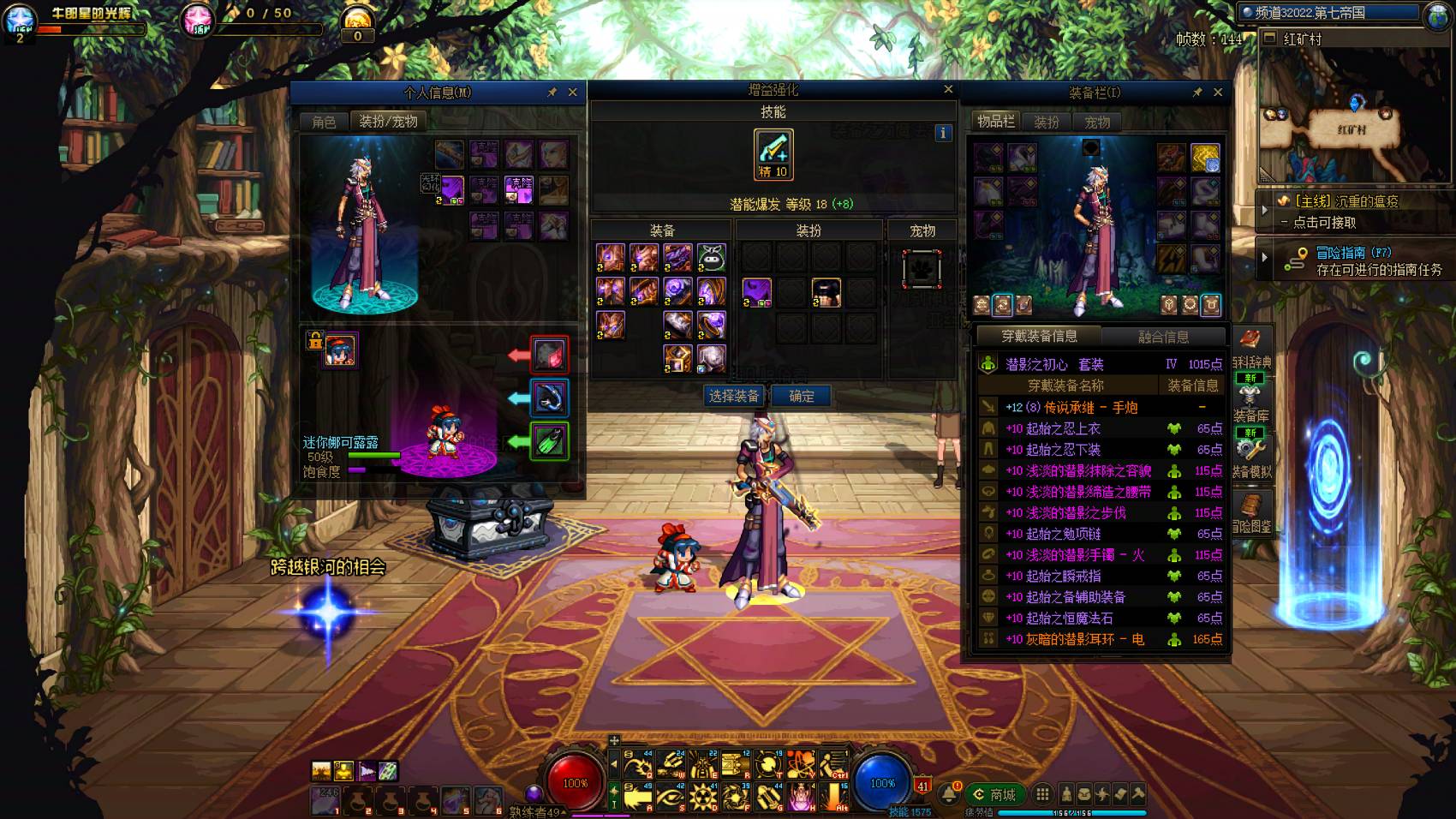
Task: Close the 装备栏 panel
Action: click(x=1218, y=93)
